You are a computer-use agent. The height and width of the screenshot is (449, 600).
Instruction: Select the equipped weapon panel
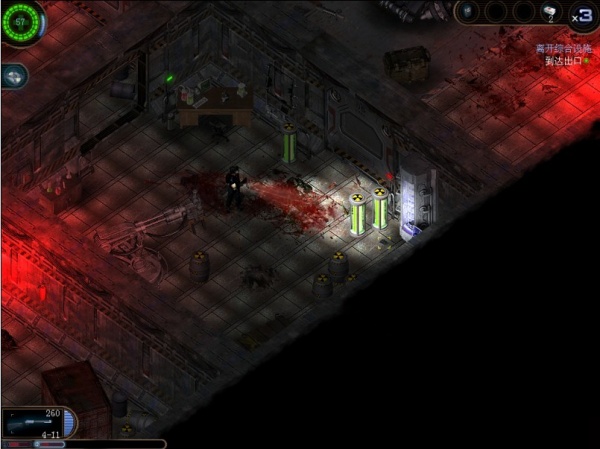click(38, 422)
